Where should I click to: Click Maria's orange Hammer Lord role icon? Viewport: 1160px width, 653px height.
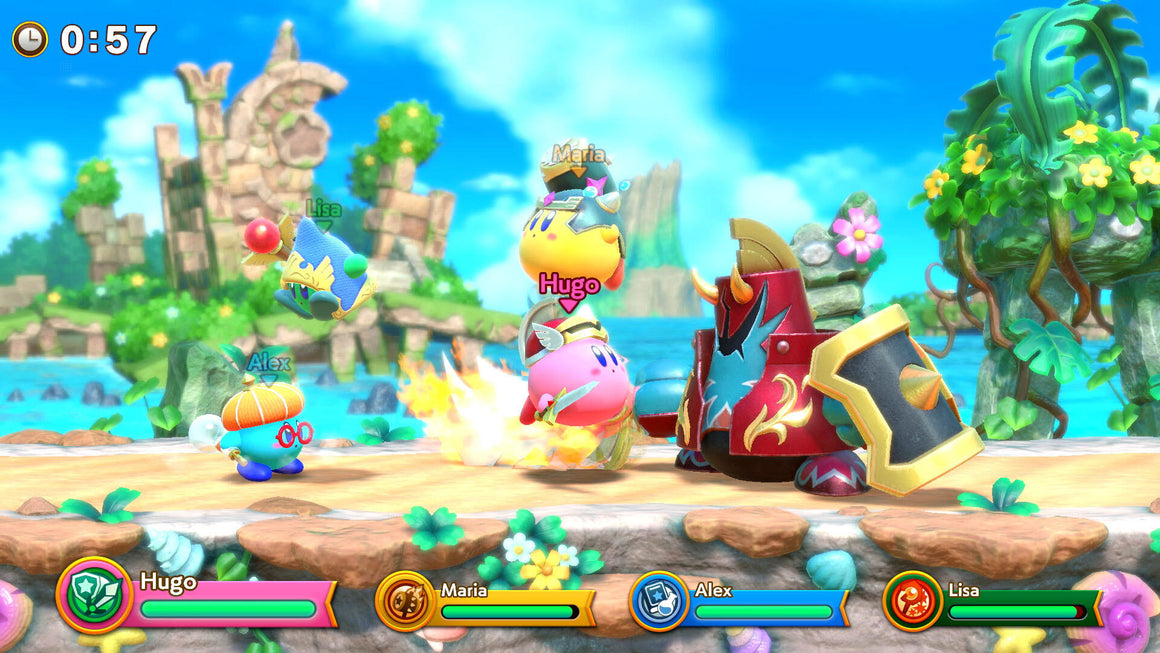[x=405, y=600]
